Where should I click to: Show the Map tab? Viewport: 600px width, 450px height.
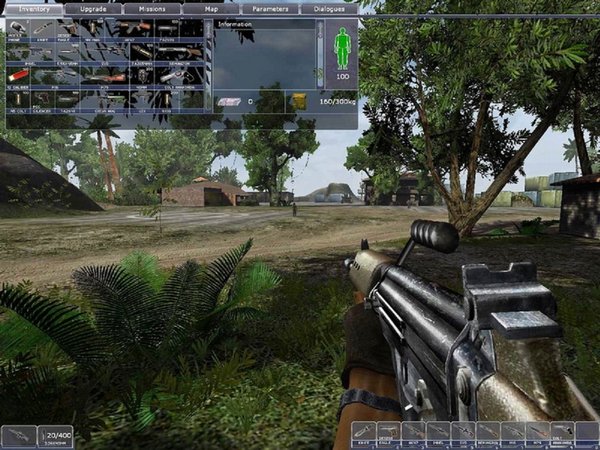[x=210, y=8]
